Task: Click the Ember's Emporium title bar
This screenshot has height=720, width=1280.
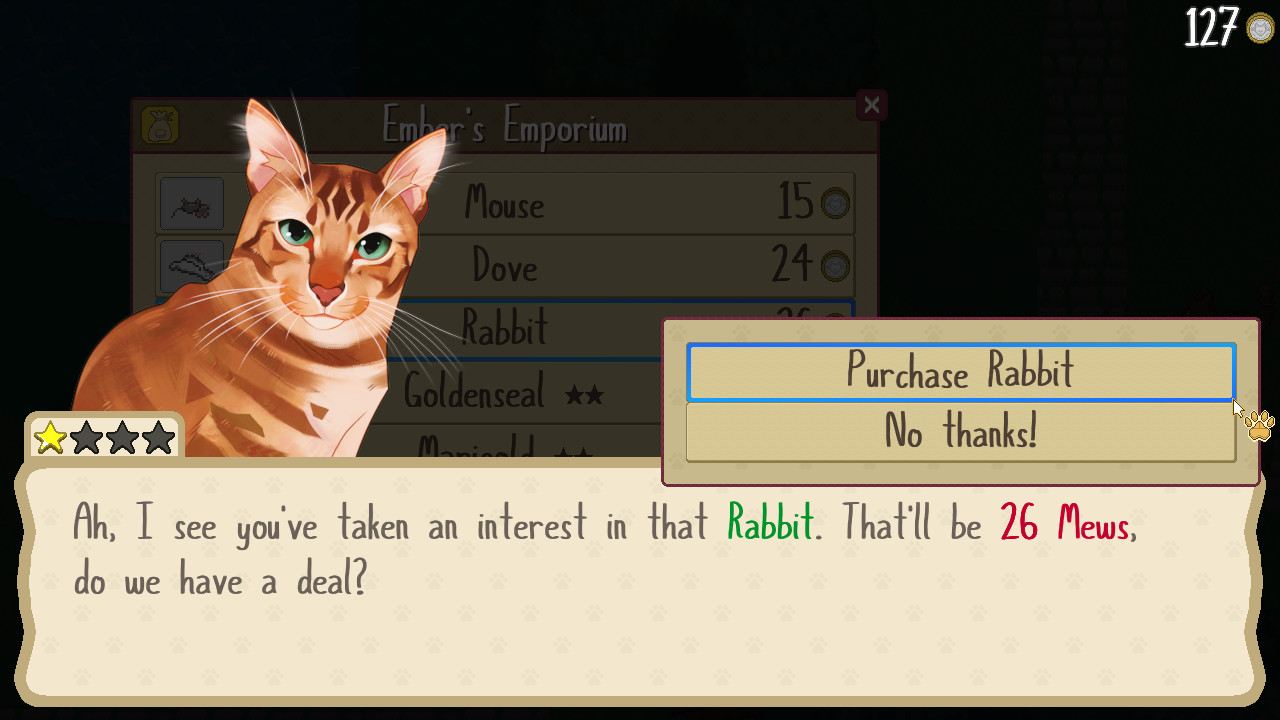Action: point(505,128)
